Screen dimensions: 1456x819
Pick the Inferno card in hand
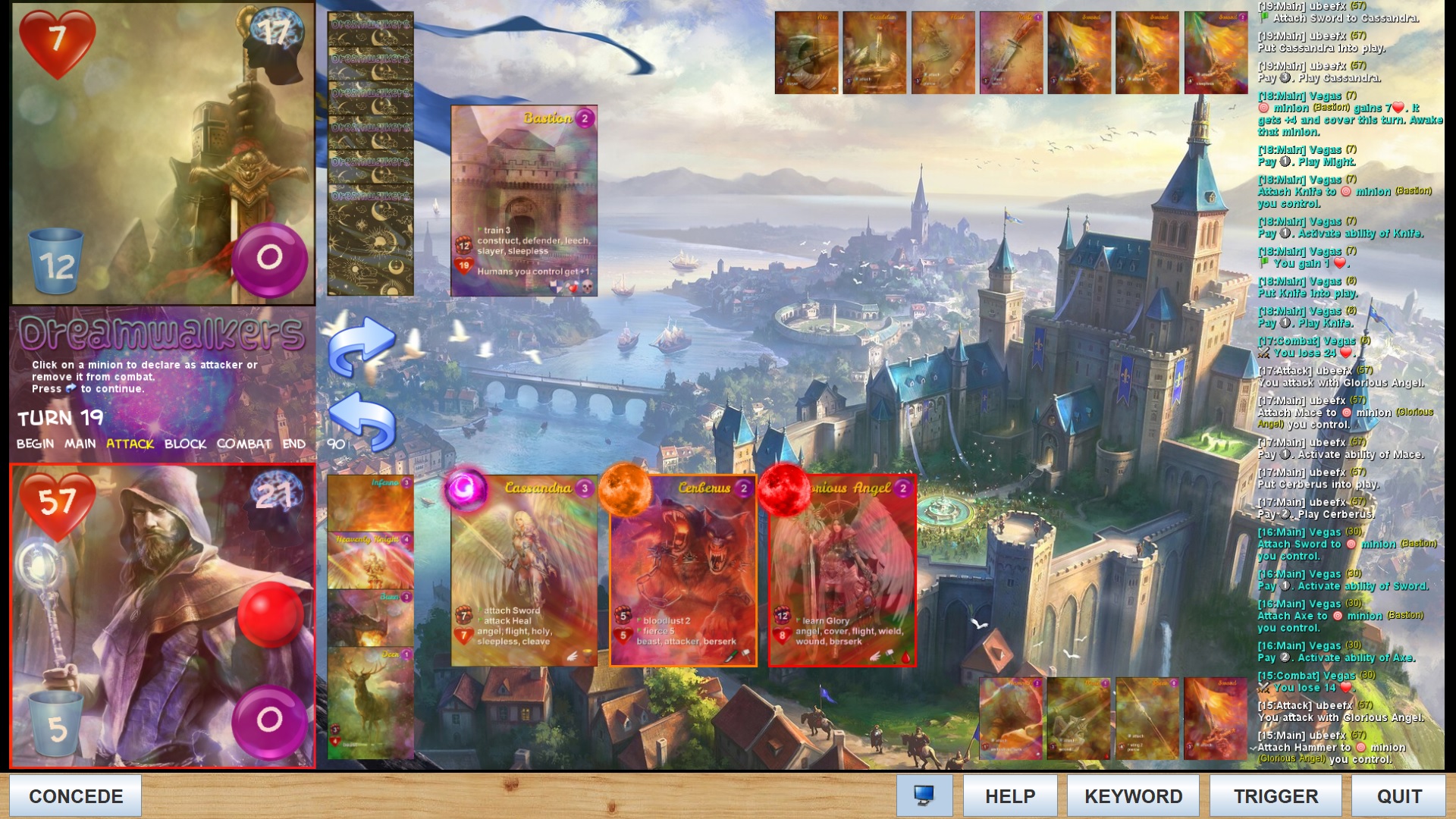point(371,503)
